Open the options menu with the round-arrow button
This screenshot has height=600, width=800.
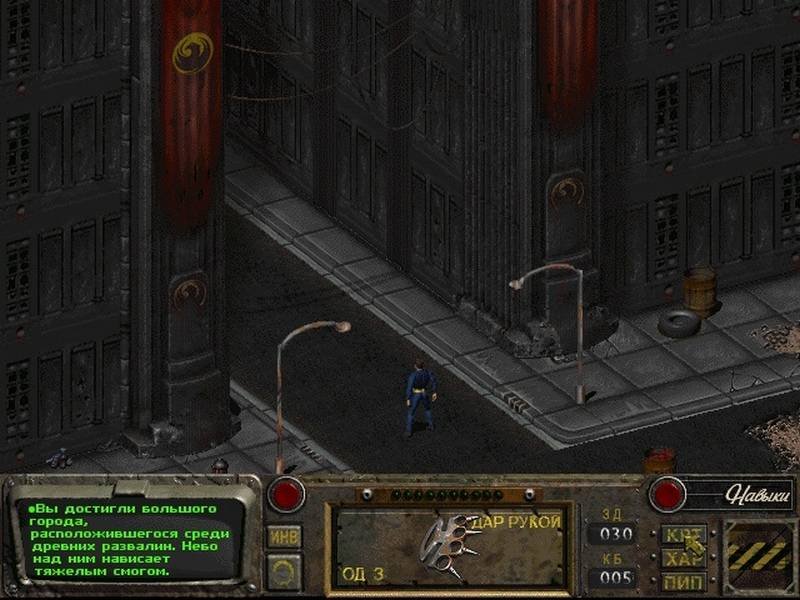283,571
